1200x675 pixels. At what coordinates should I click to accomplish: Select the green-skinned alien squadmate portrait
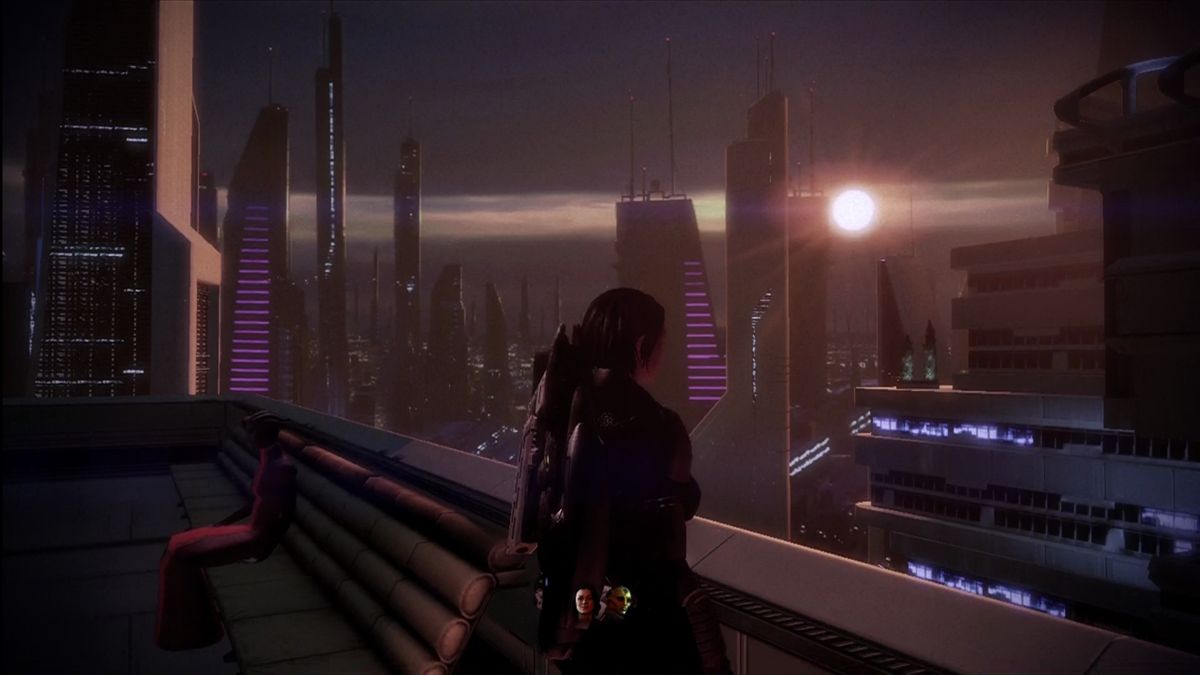[x=619, y=600]
